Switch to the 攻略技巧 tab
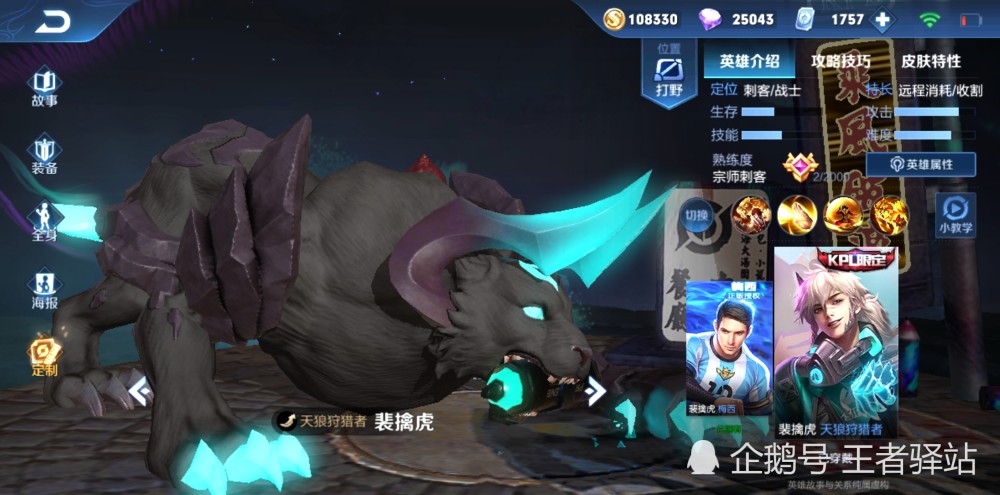Viewport: 1000px width, 495px height. [x=840, y=61]
